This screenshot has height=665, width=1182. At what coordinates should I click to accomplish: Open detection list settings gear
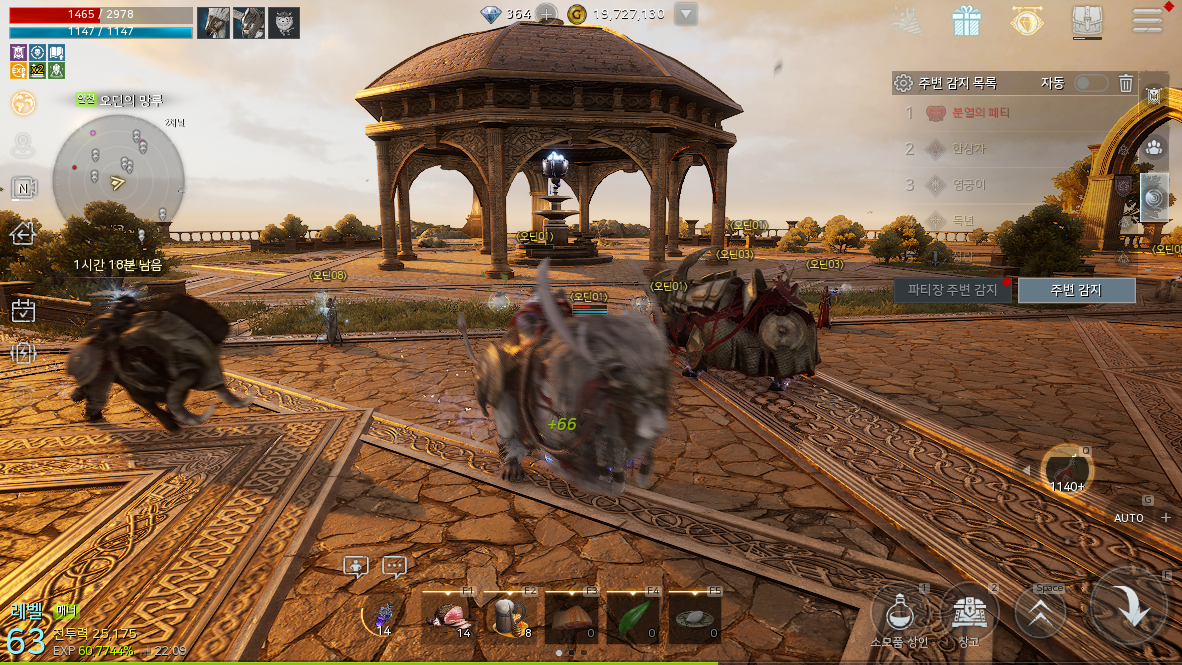tap(903, 83)
